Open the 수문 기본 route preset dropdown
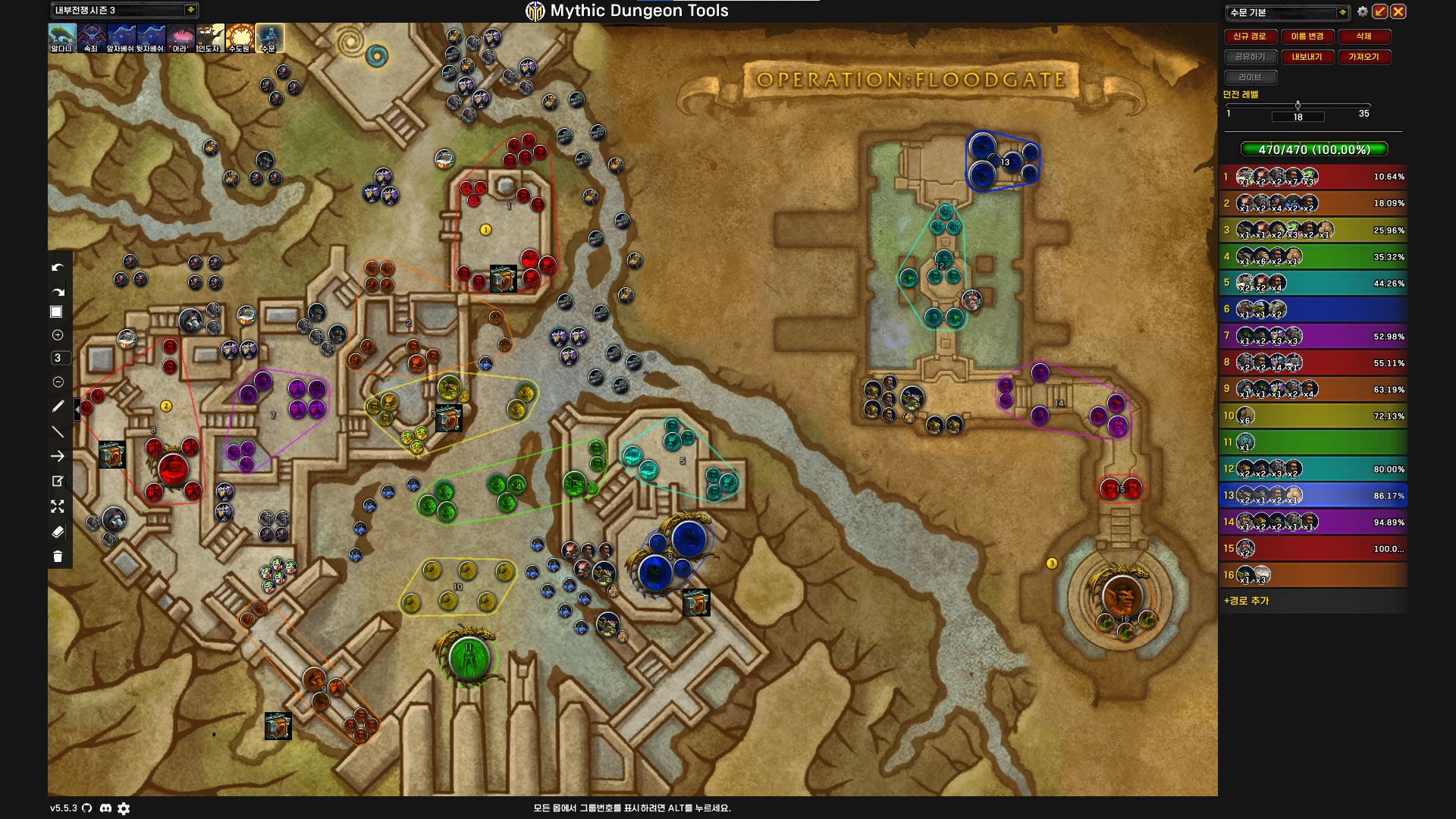This screenshot has width=1456, height=819. 1341,12
